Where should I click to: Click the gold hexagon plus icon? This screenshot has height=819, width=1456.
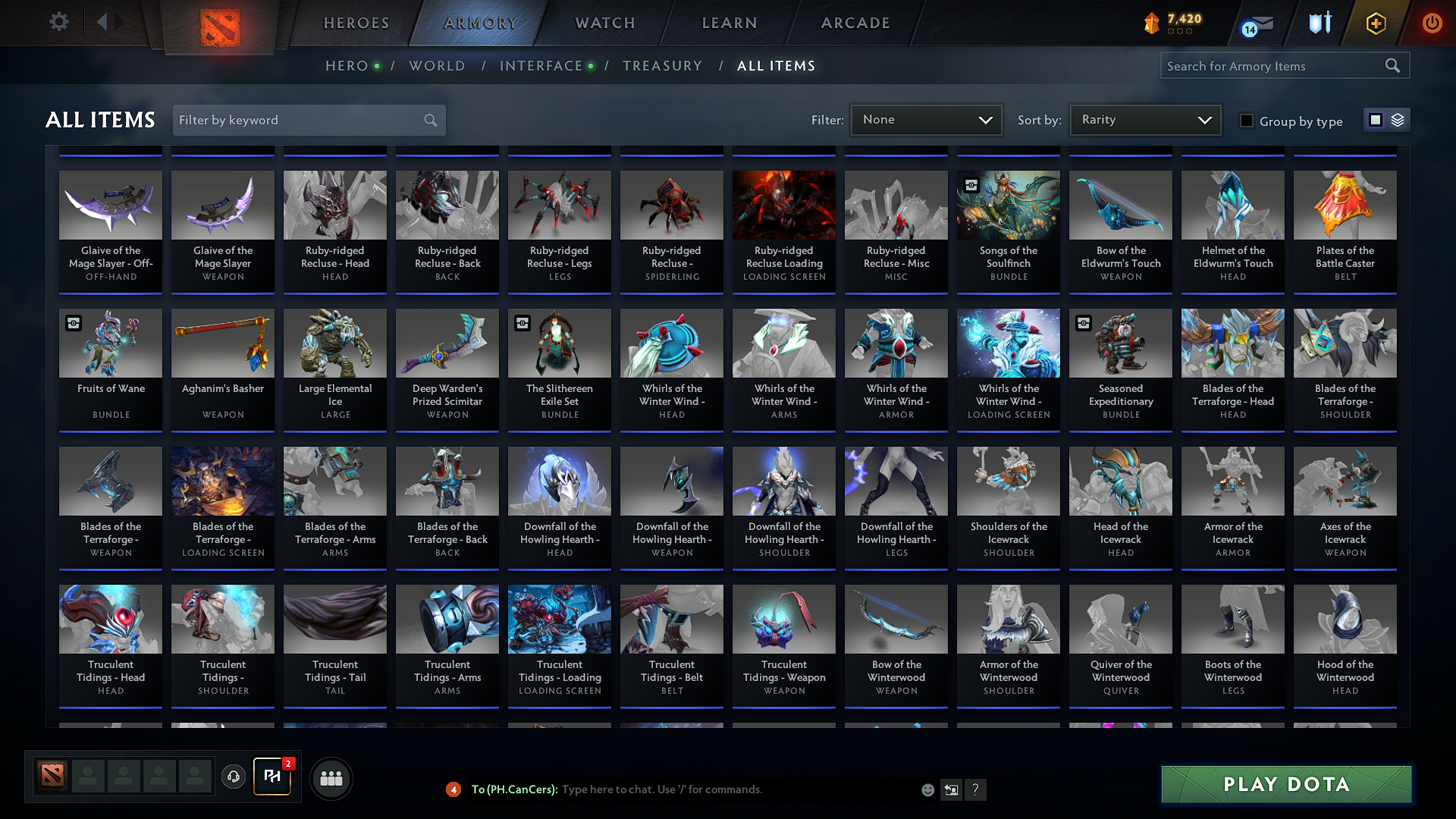[x=1375, y=23]
